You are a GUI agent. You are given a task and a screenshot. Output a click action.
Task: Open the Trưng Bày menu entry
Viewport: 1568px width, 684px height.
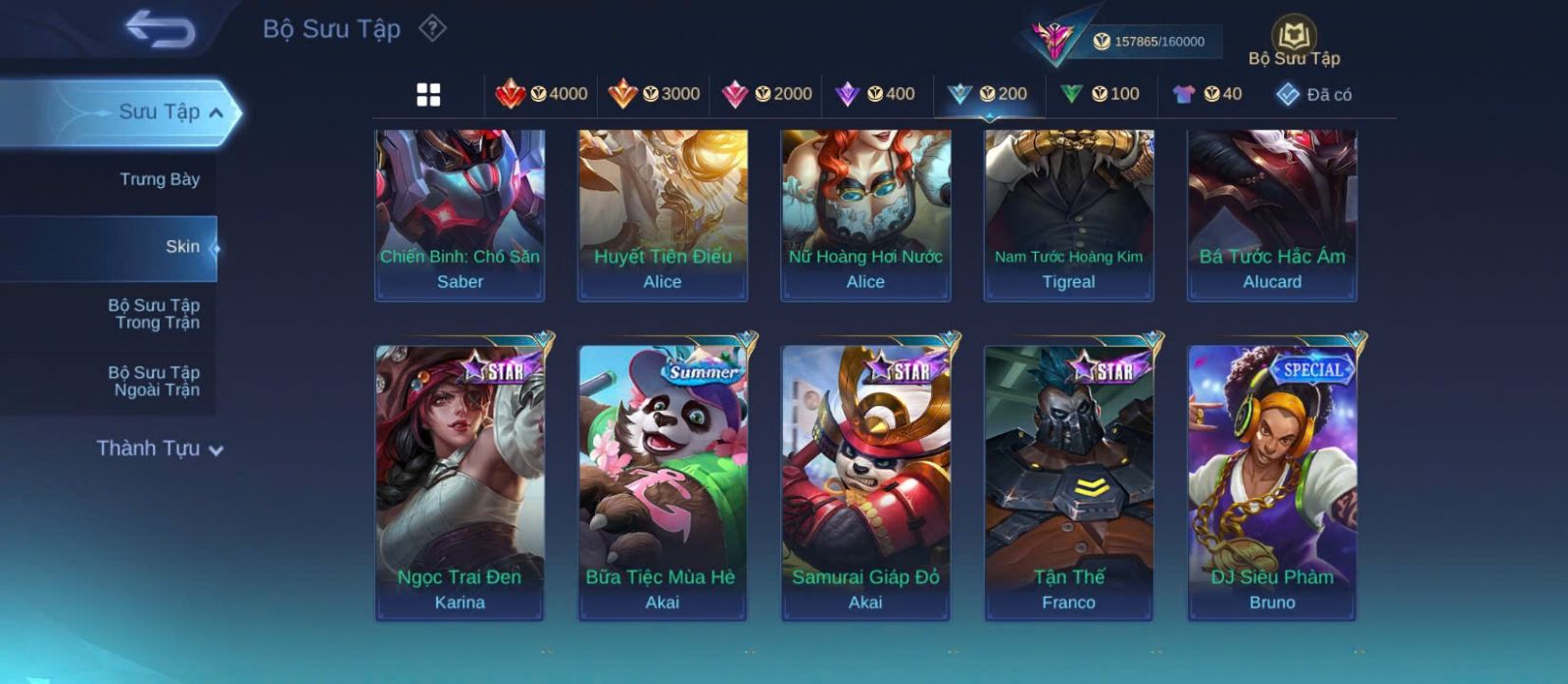pos(159,179)
